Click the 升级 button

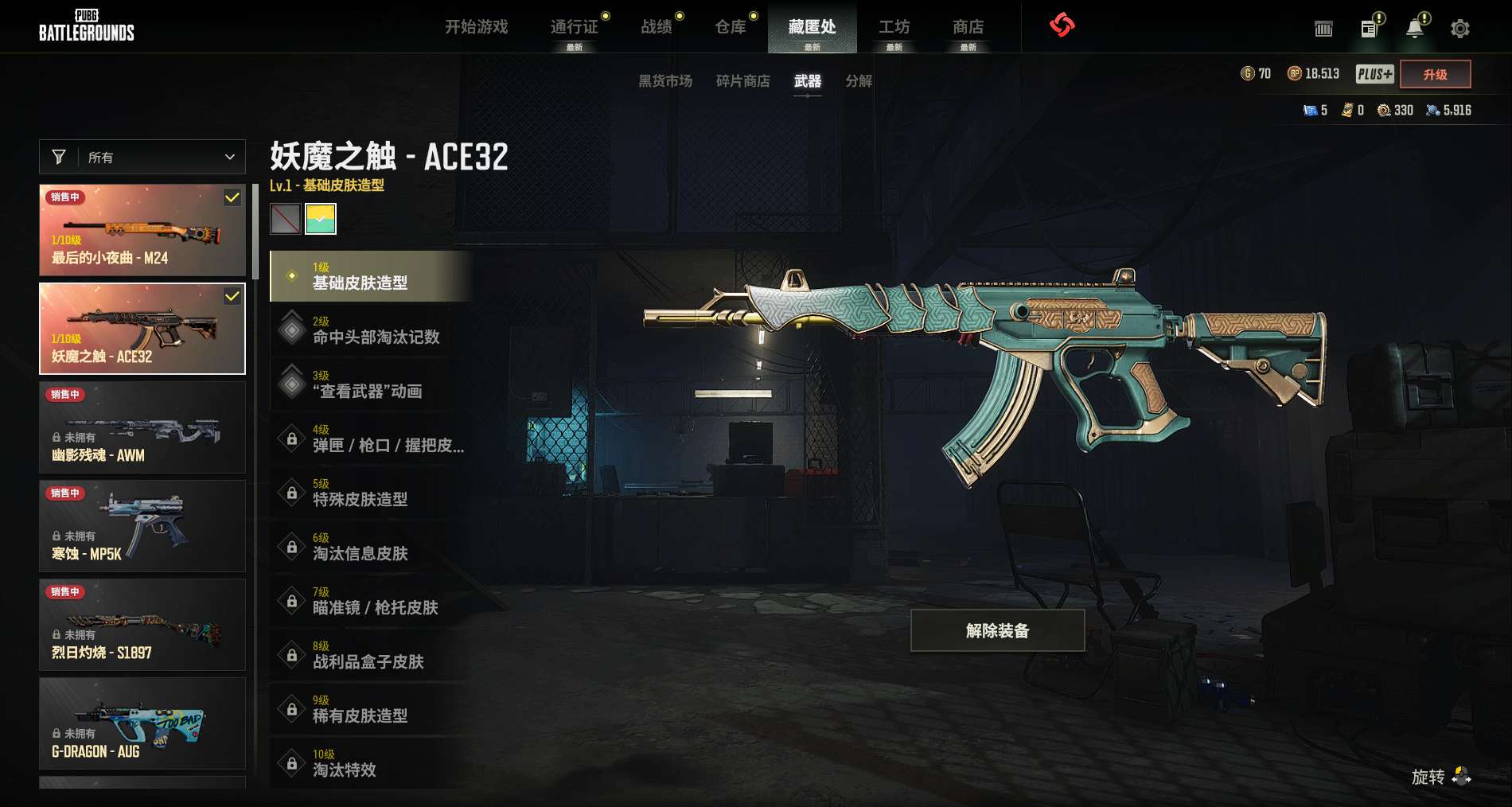[1435, 74]
